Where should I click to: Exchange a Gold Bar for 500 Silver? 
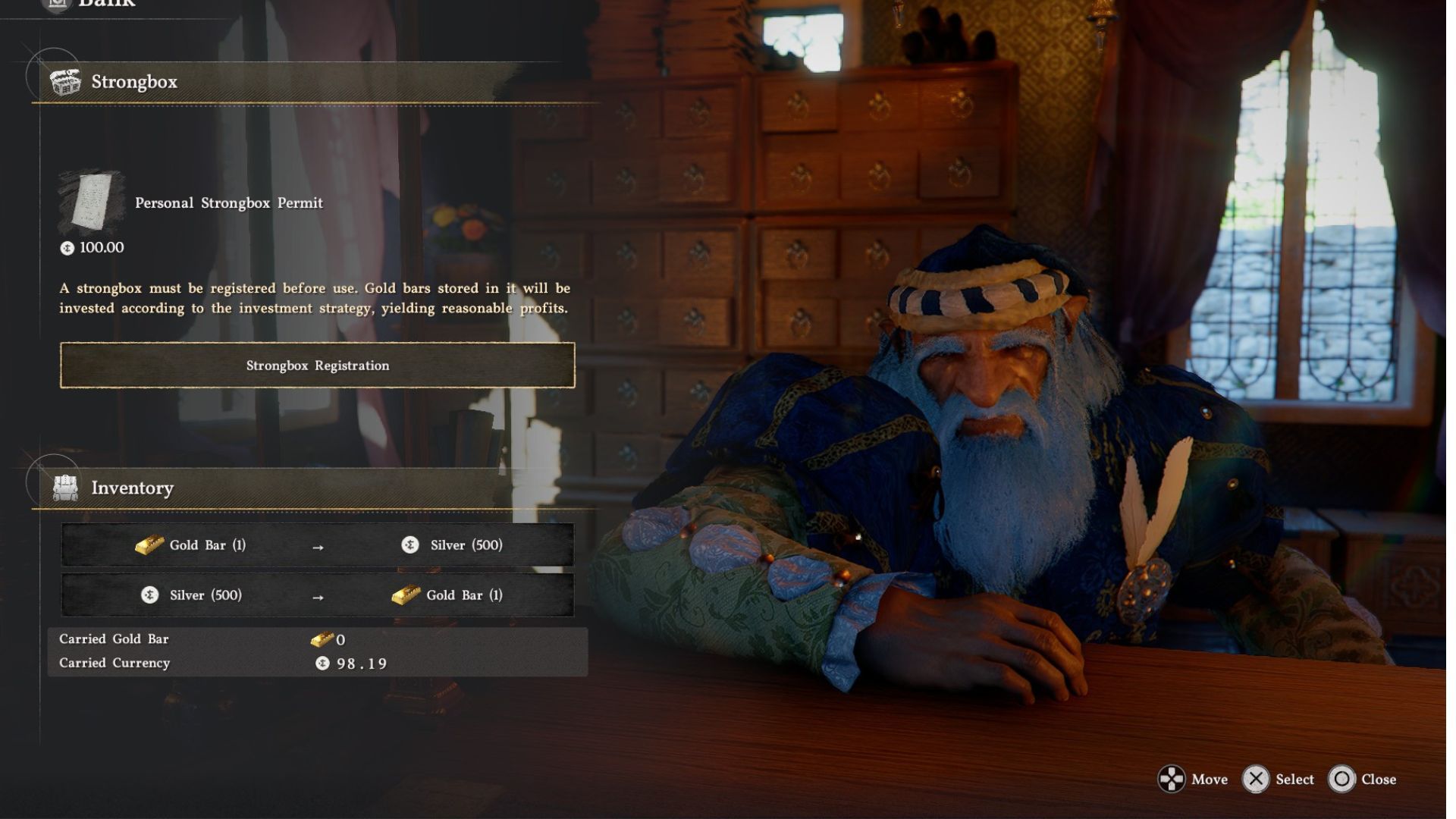click(x=317, y=545)
